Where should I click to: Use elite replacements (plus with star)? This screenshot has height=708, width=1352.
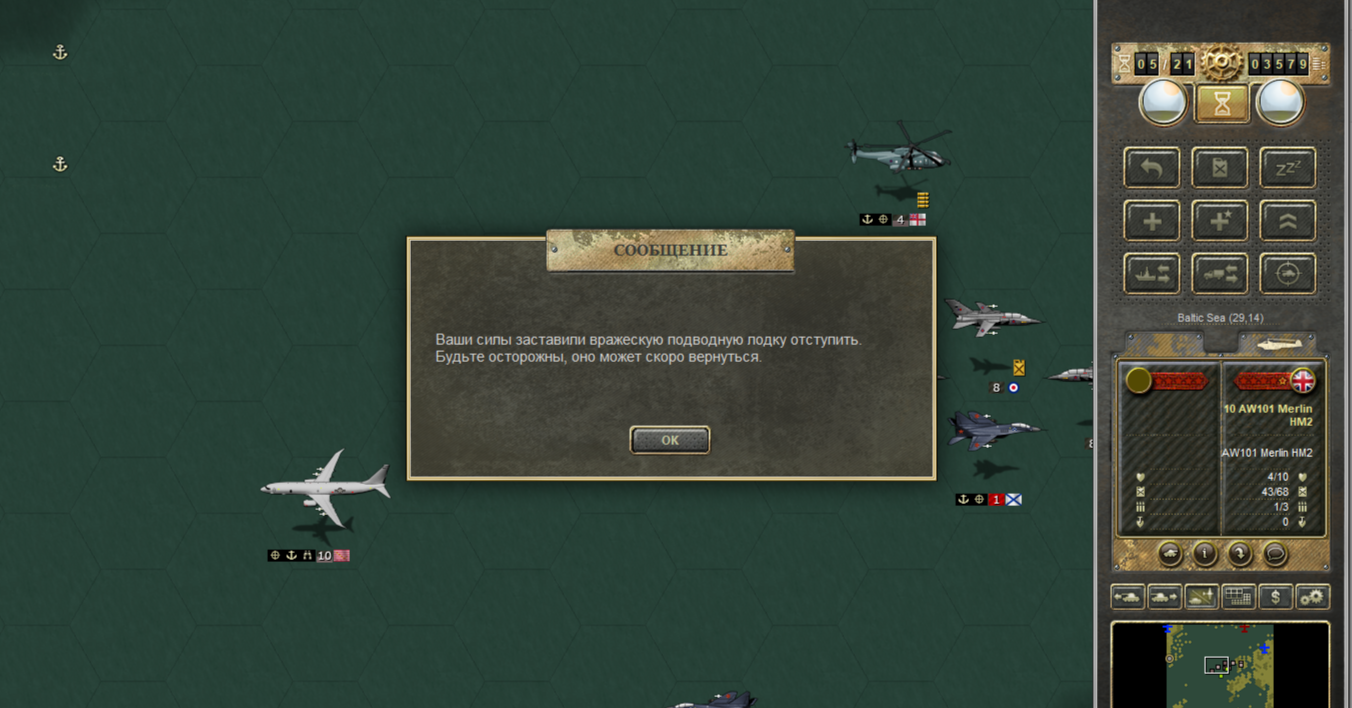1220,221
